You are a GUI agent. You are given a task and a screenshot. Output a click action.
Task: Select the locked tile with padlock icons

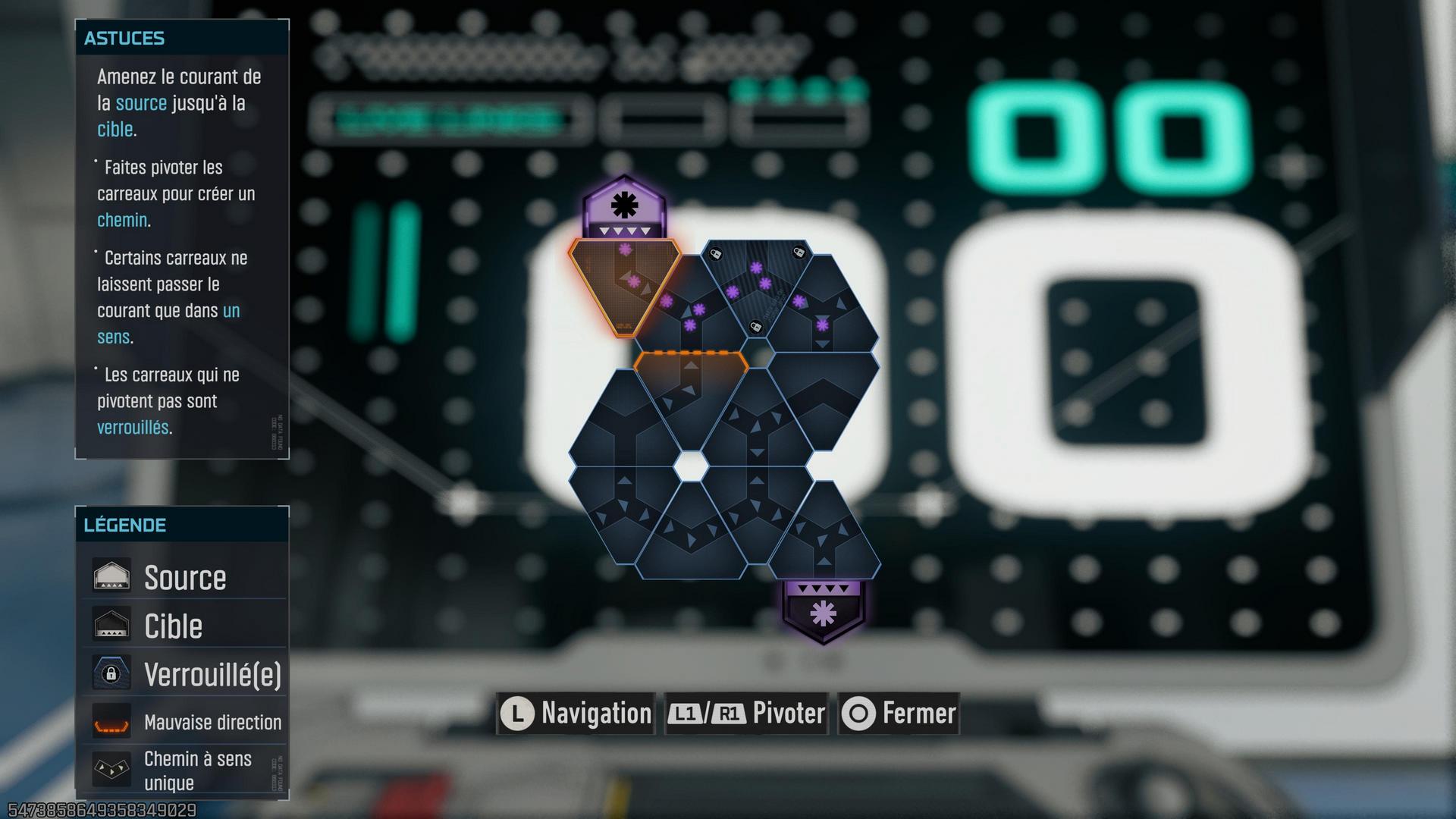tap(756, 287)
